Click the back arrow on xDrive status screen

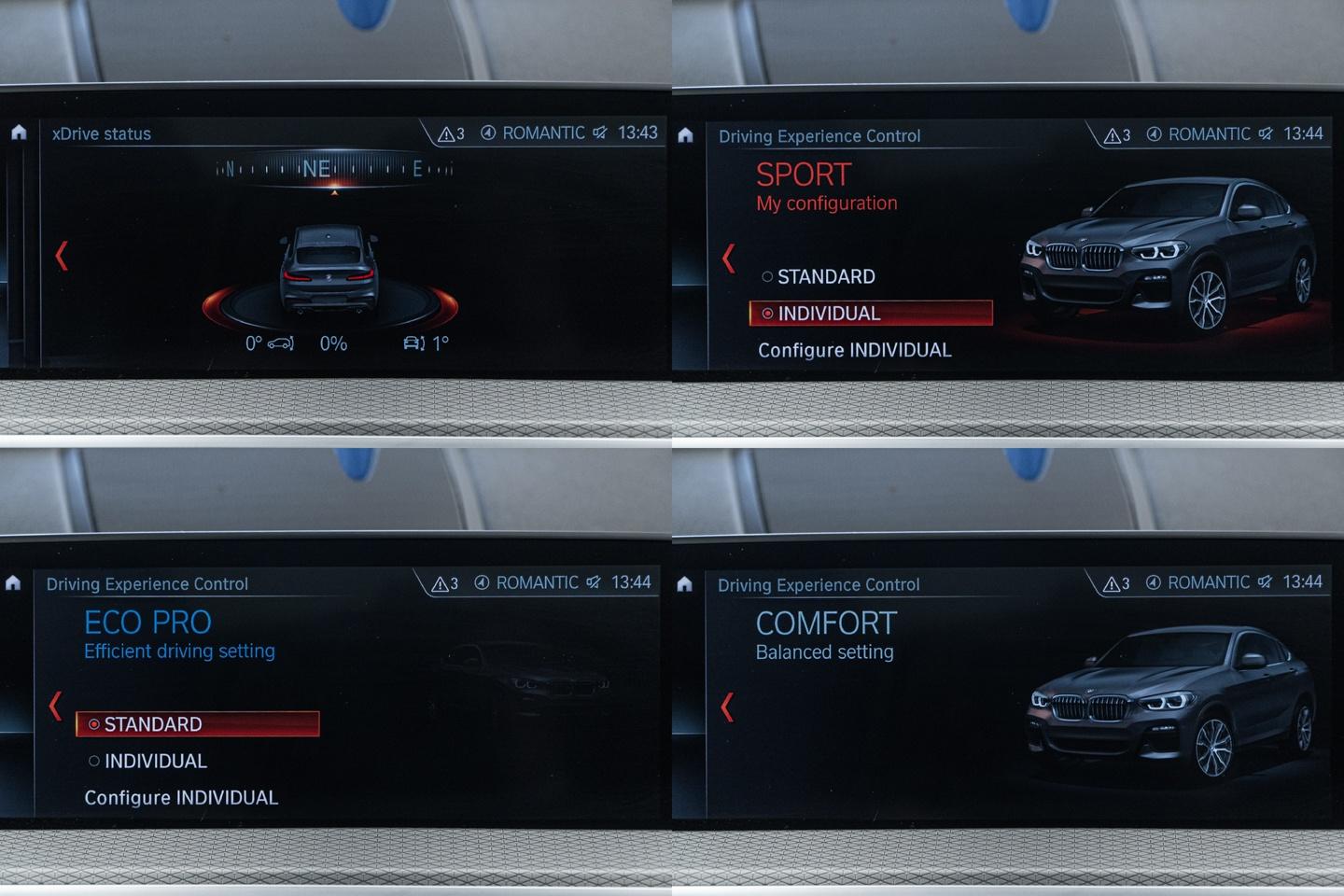pos(62,256)
